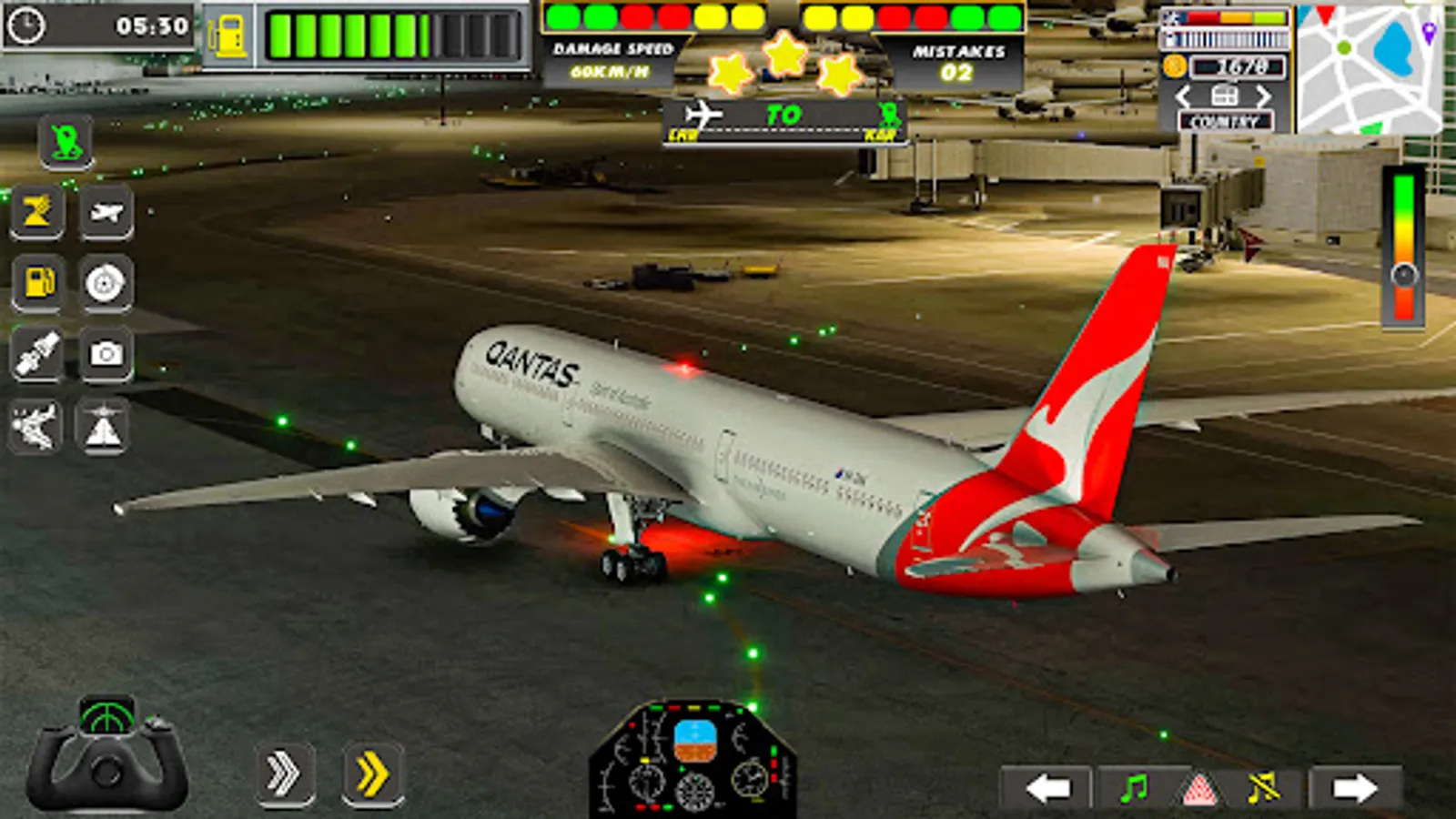This screenshot has width=1456, height=819.
Task: Open the COUNTRY selector
Action: coord(1226,119)
